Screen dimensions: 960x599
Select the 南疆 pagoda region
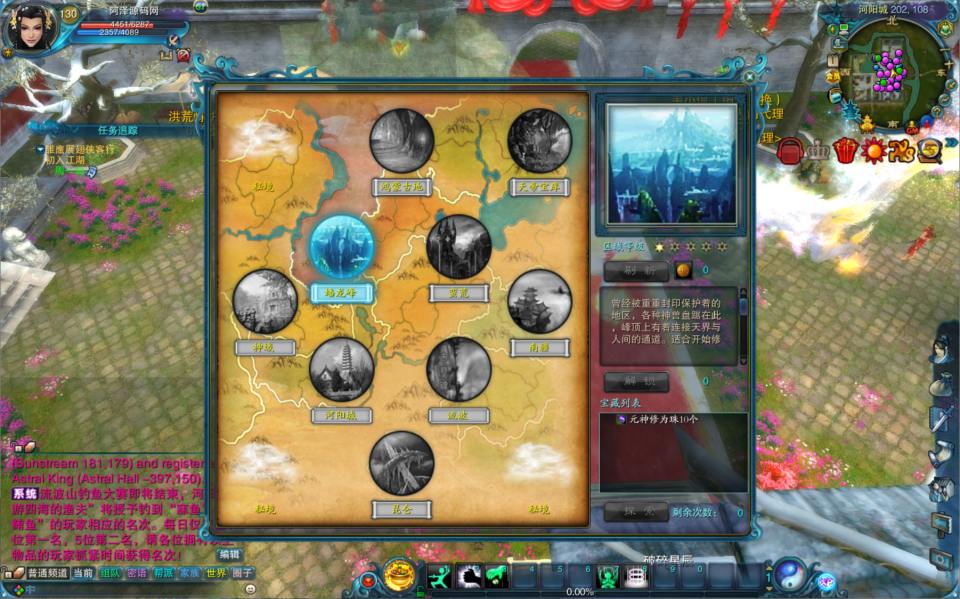tap(540, 301)
